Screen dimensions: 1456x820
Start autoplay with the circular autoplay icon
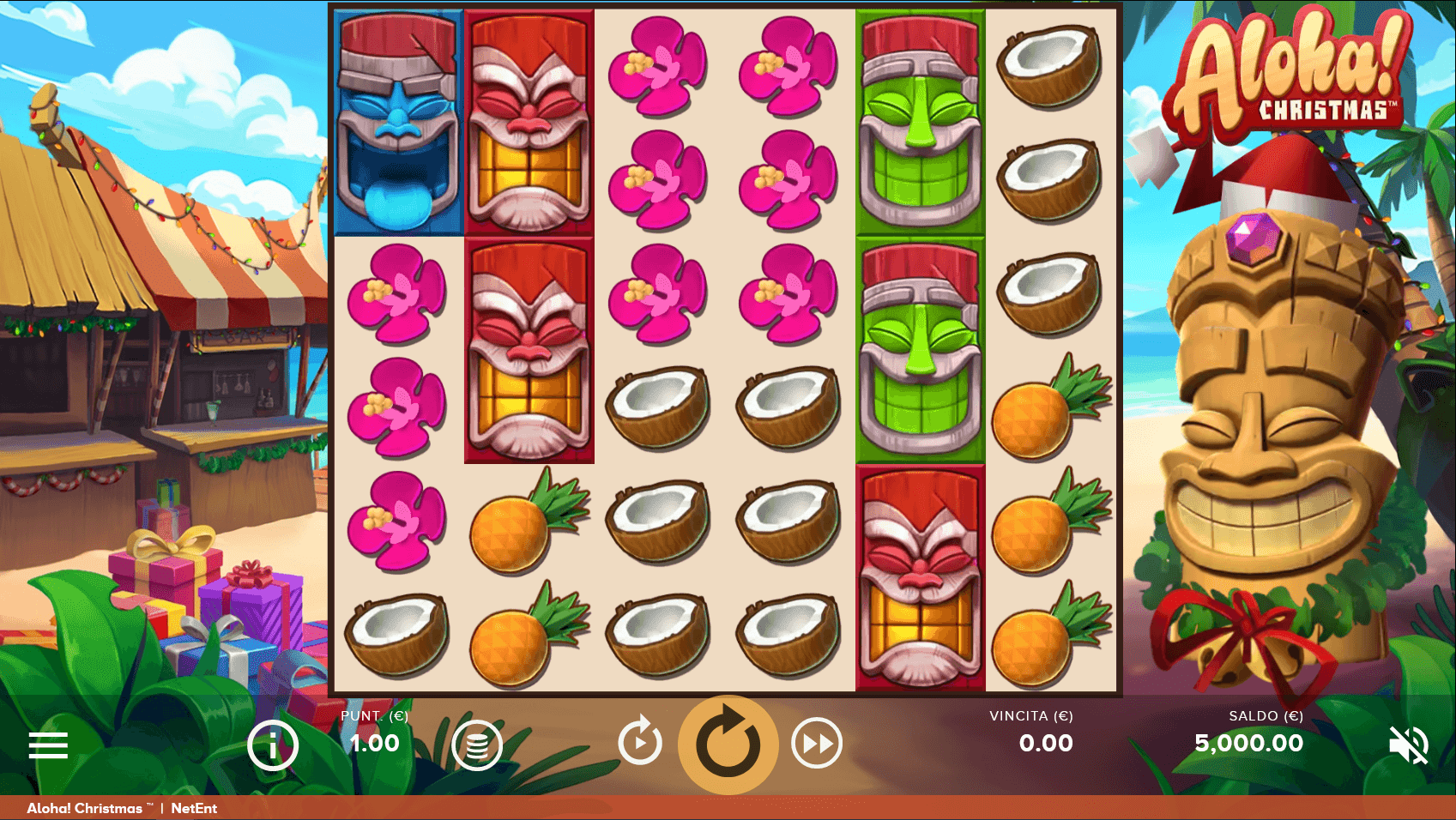638,743
